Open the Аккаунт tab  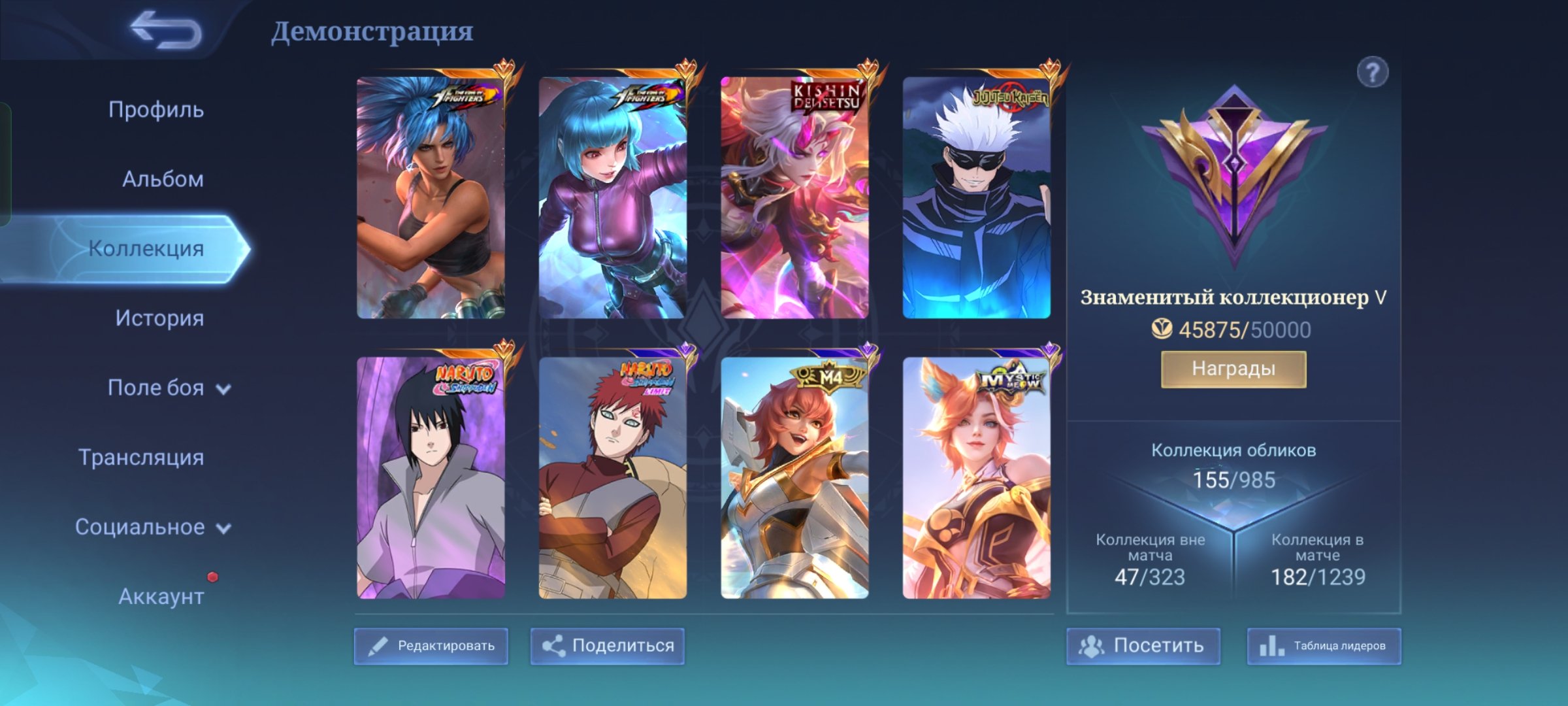click(161, 596)
